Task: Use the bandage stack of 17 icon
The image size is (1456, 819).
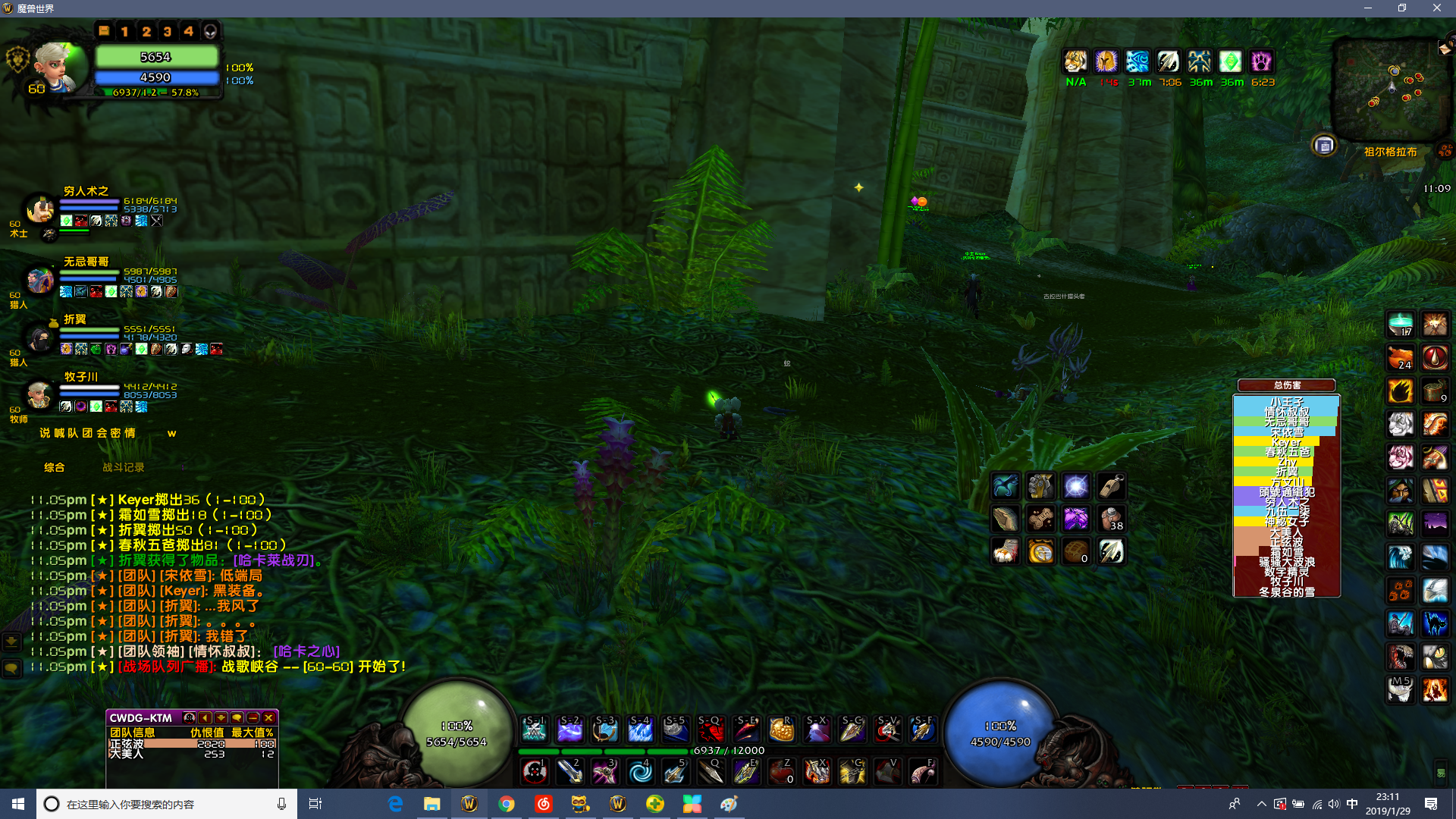Action: (1400, 325)
